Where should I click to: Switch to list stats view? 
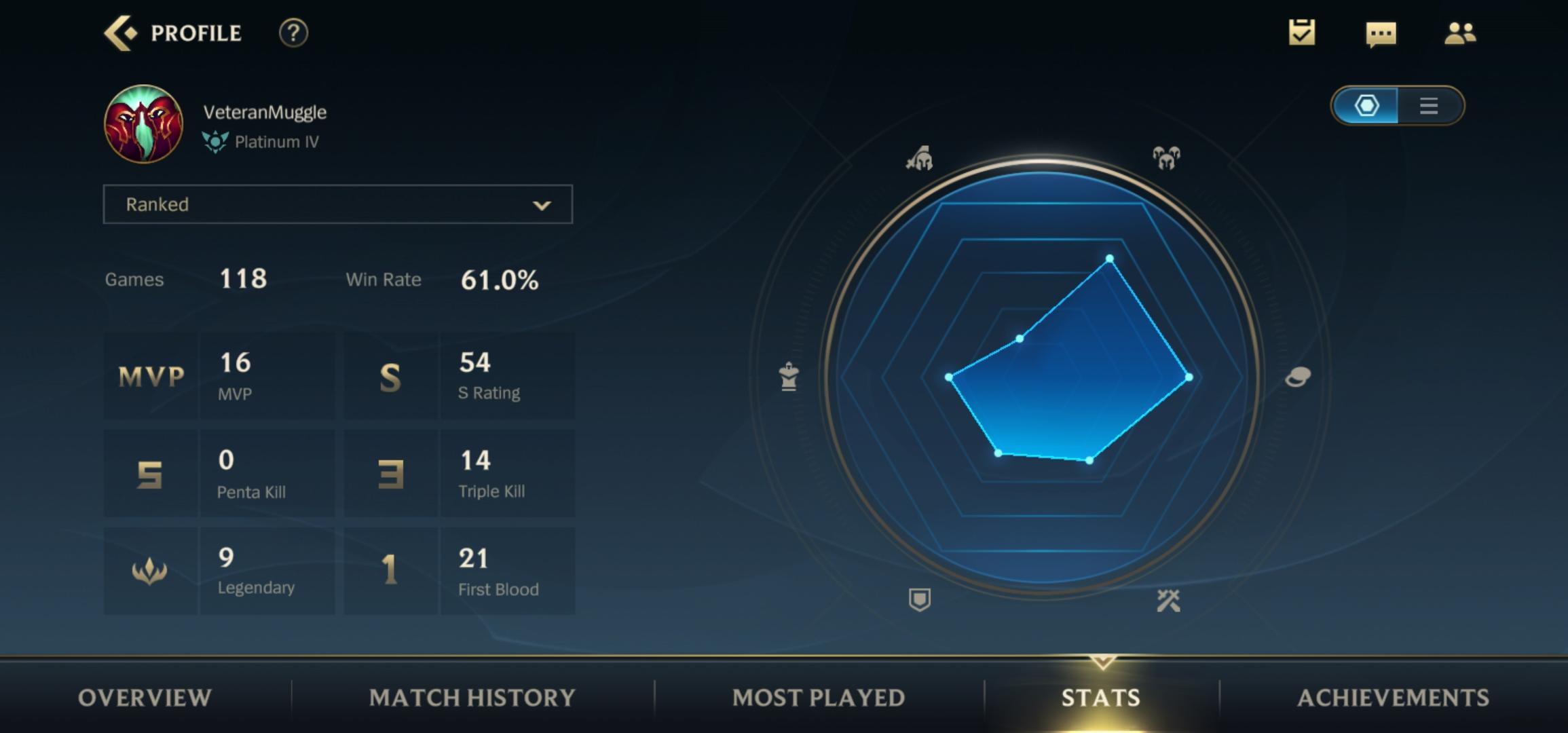pos(1428,106)
